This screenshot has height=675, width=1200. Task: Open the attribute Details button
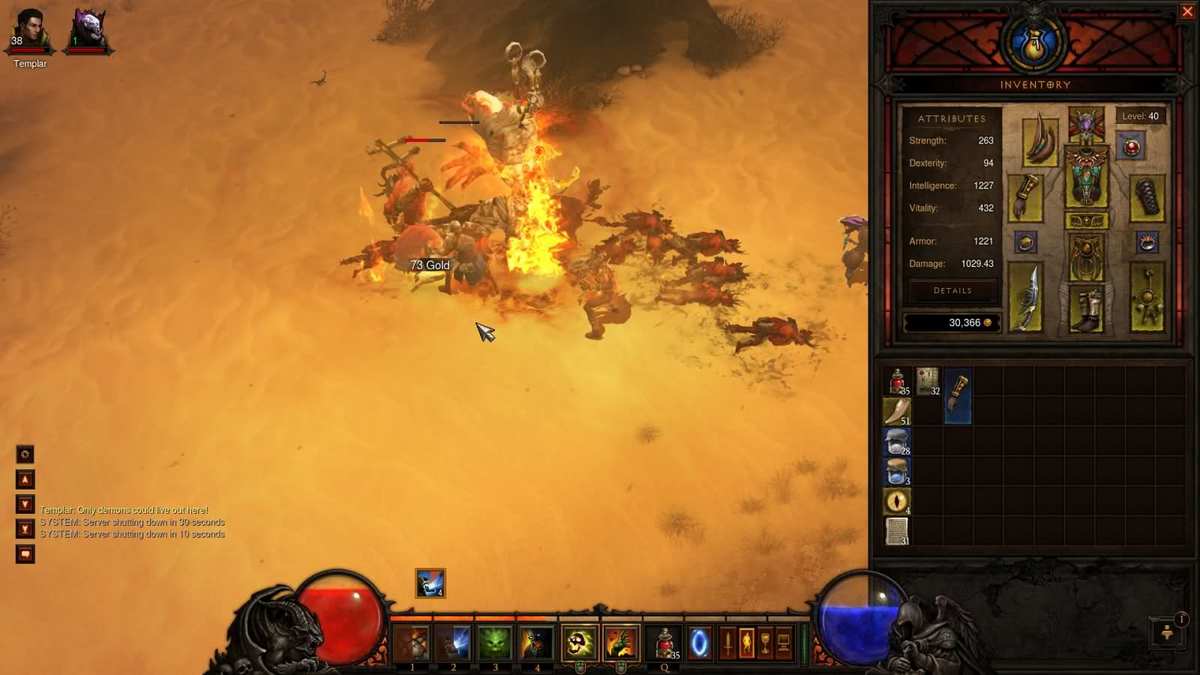[952, 291]
